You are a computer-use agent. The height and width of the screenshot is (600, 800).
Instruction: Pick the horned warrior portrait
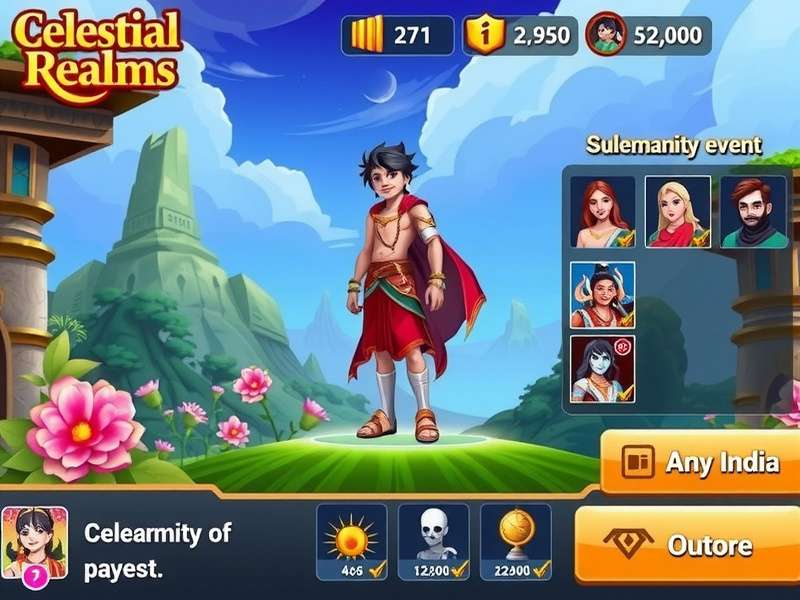[602, 295]
